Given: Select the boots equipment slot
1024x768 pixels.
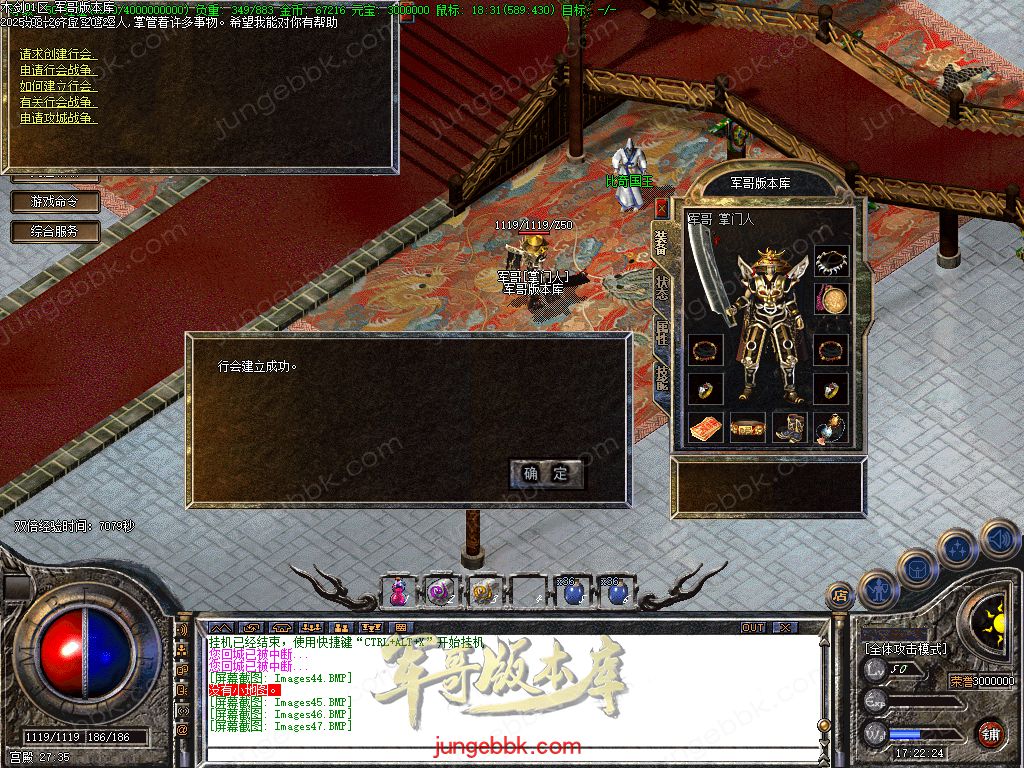Looking at the screenshot, I should click(x=790, y=428).
